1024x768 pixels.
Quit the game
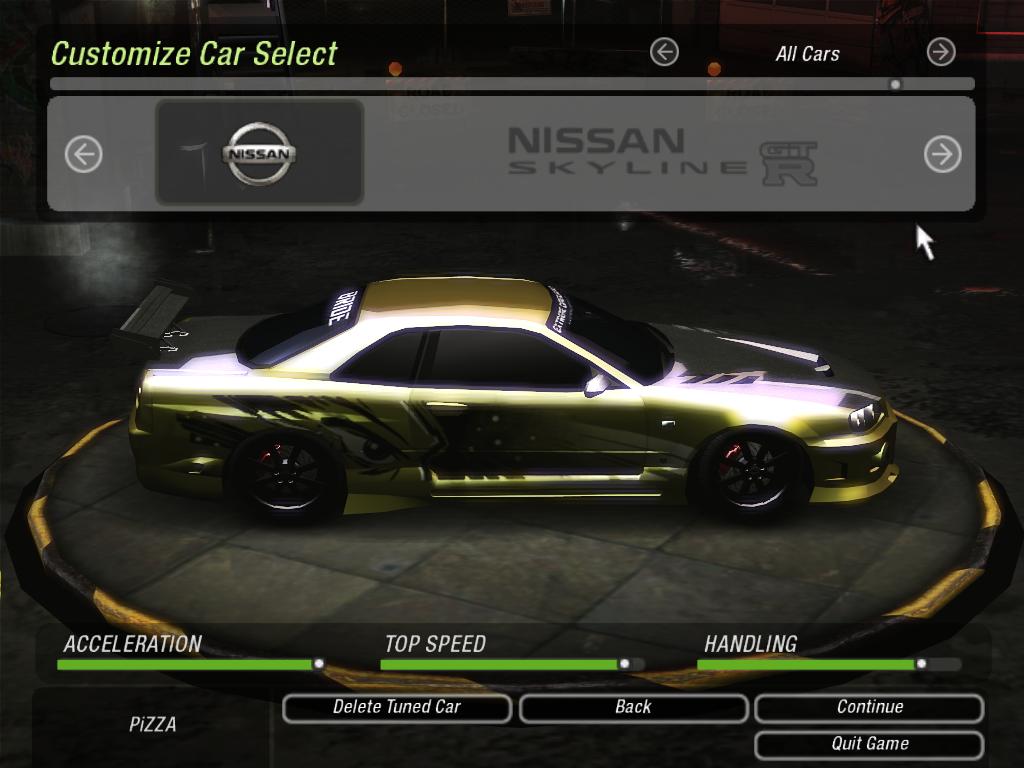tap(869, 744)
